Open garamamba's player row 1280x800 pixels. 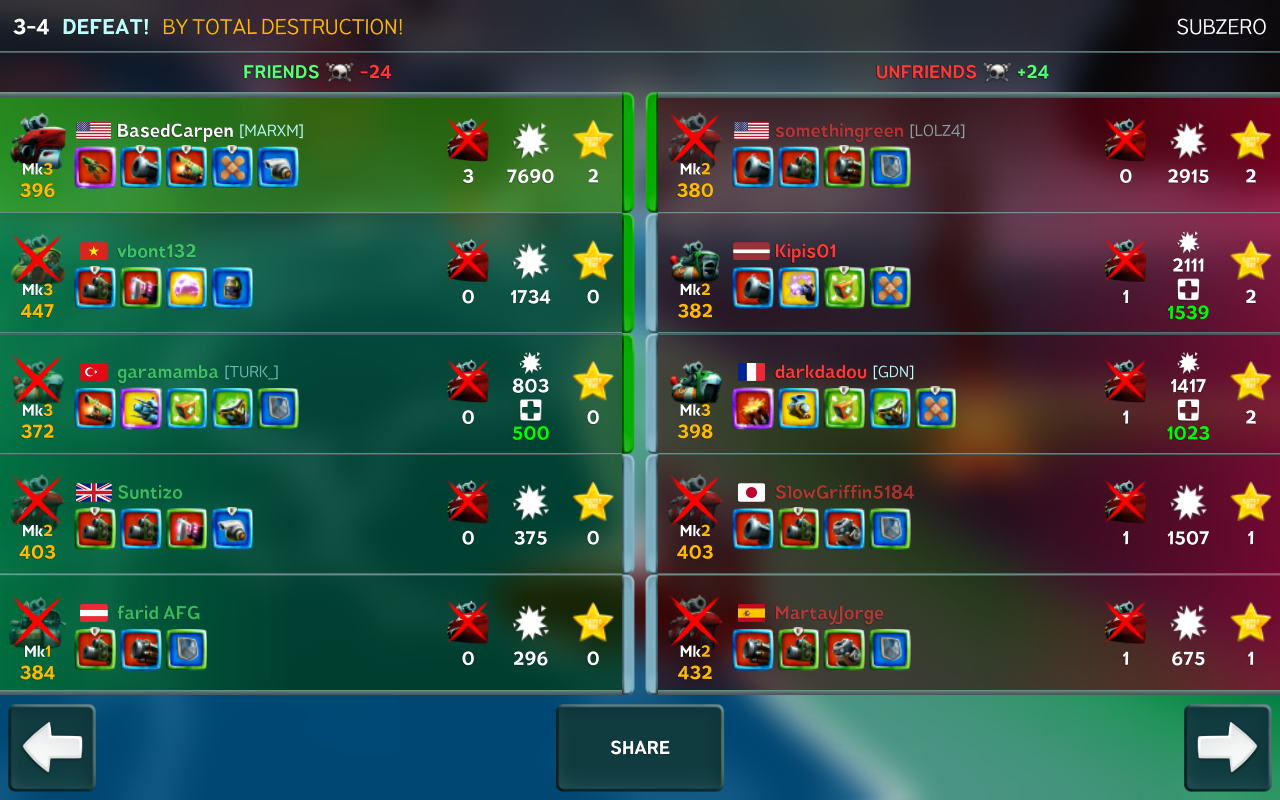click(x=310, y=394)
